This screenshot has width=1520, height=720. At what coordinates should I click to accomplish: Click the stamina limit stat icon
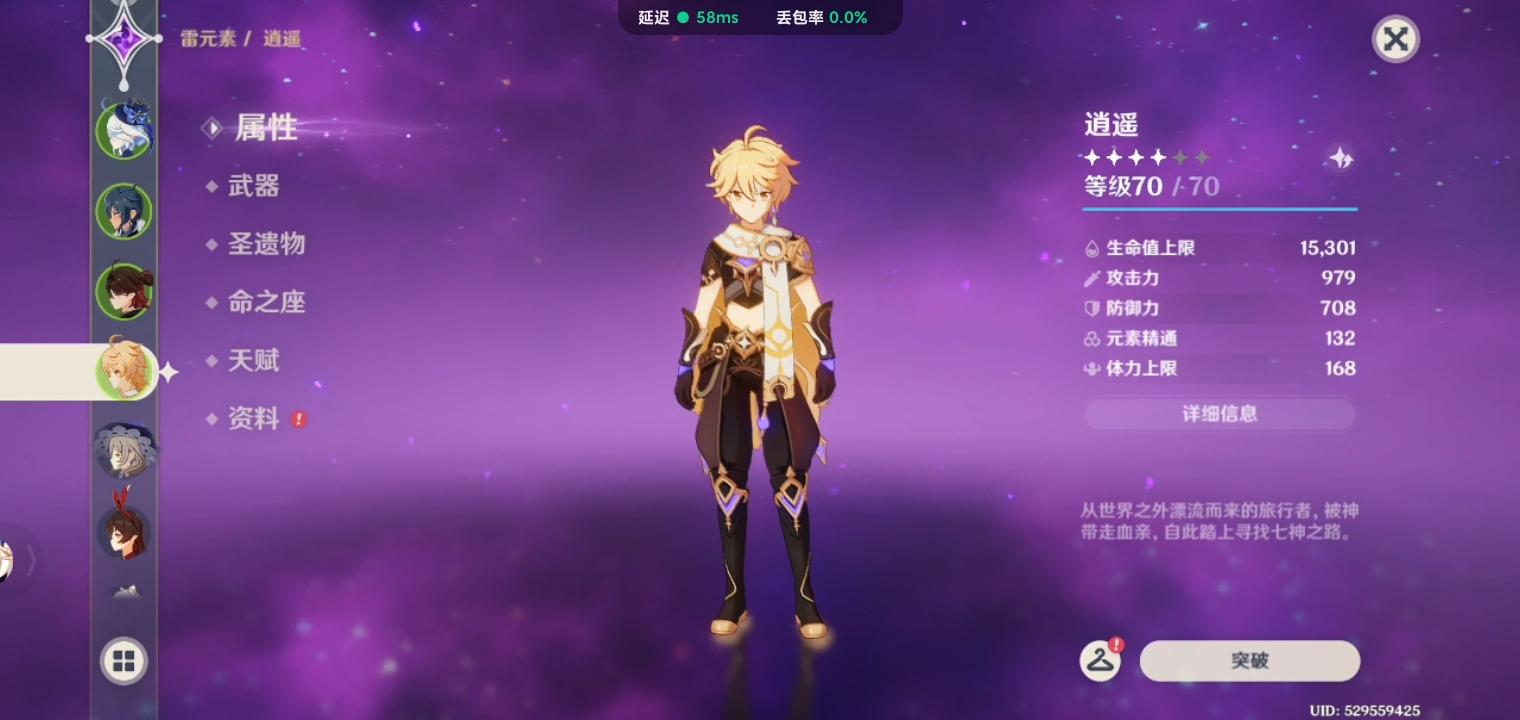[x=1092, y=368]
